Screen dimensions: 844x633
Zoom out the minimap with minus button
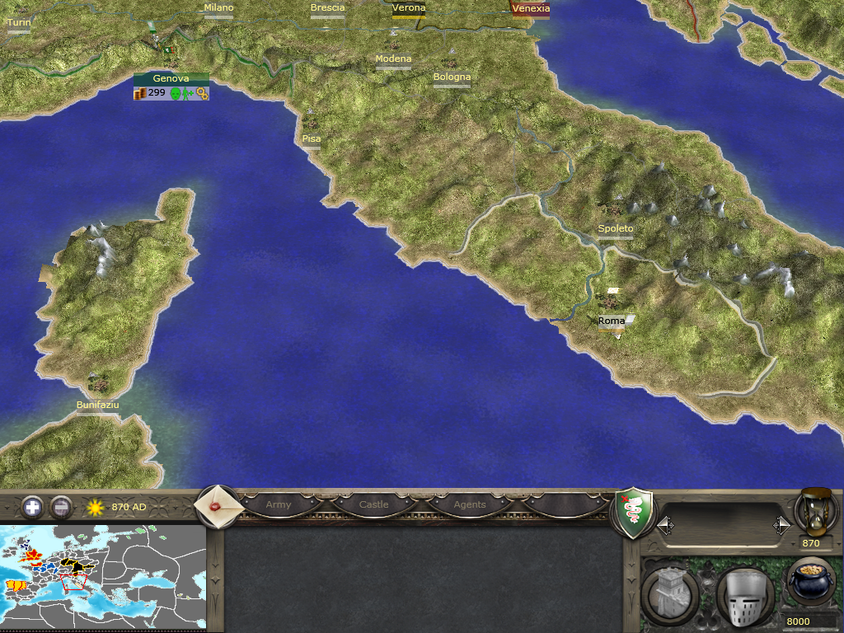[x=61, y=507]
